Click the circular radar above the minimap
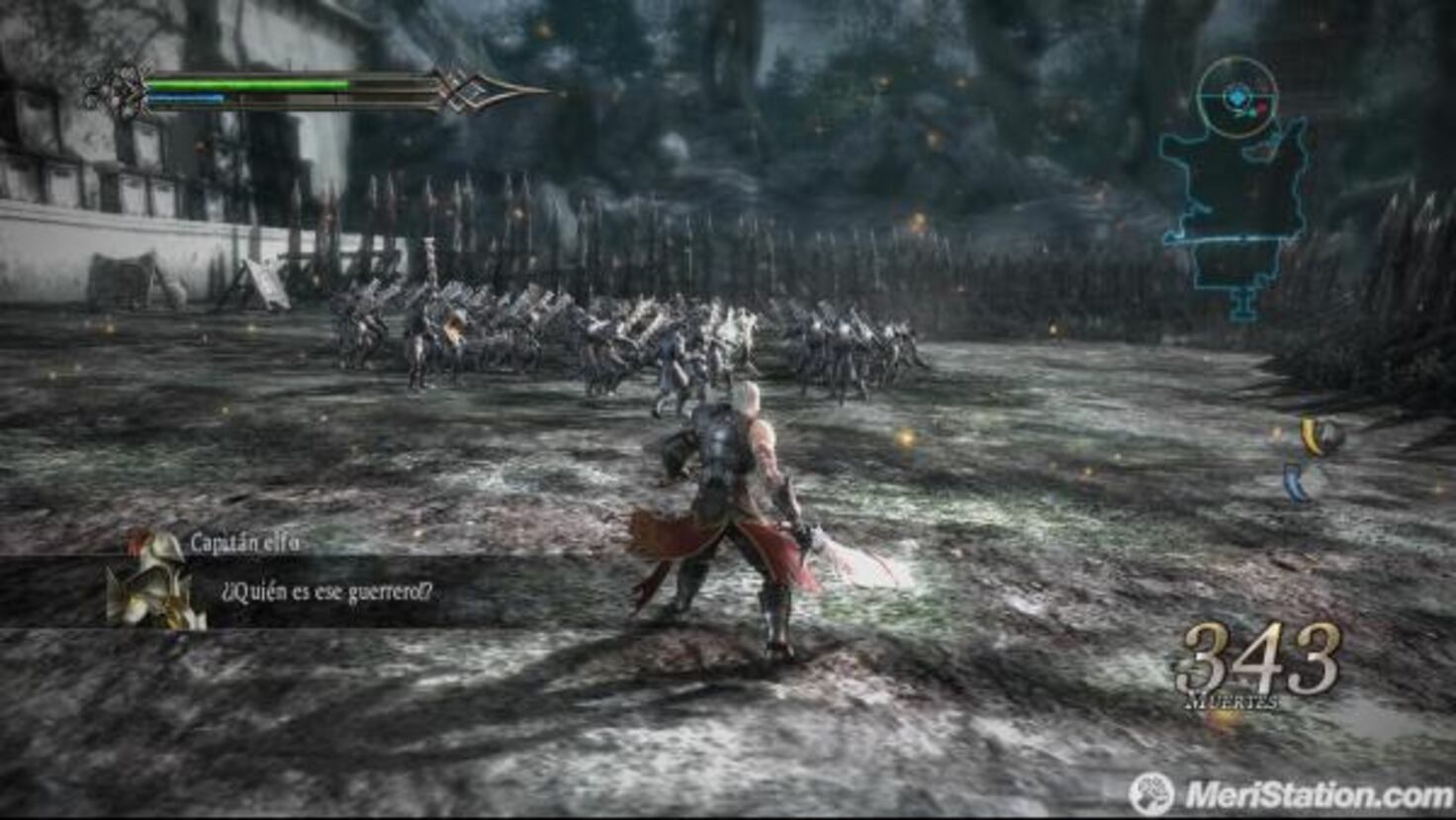Screen dimensions: 1456x820 point(1237,97)
